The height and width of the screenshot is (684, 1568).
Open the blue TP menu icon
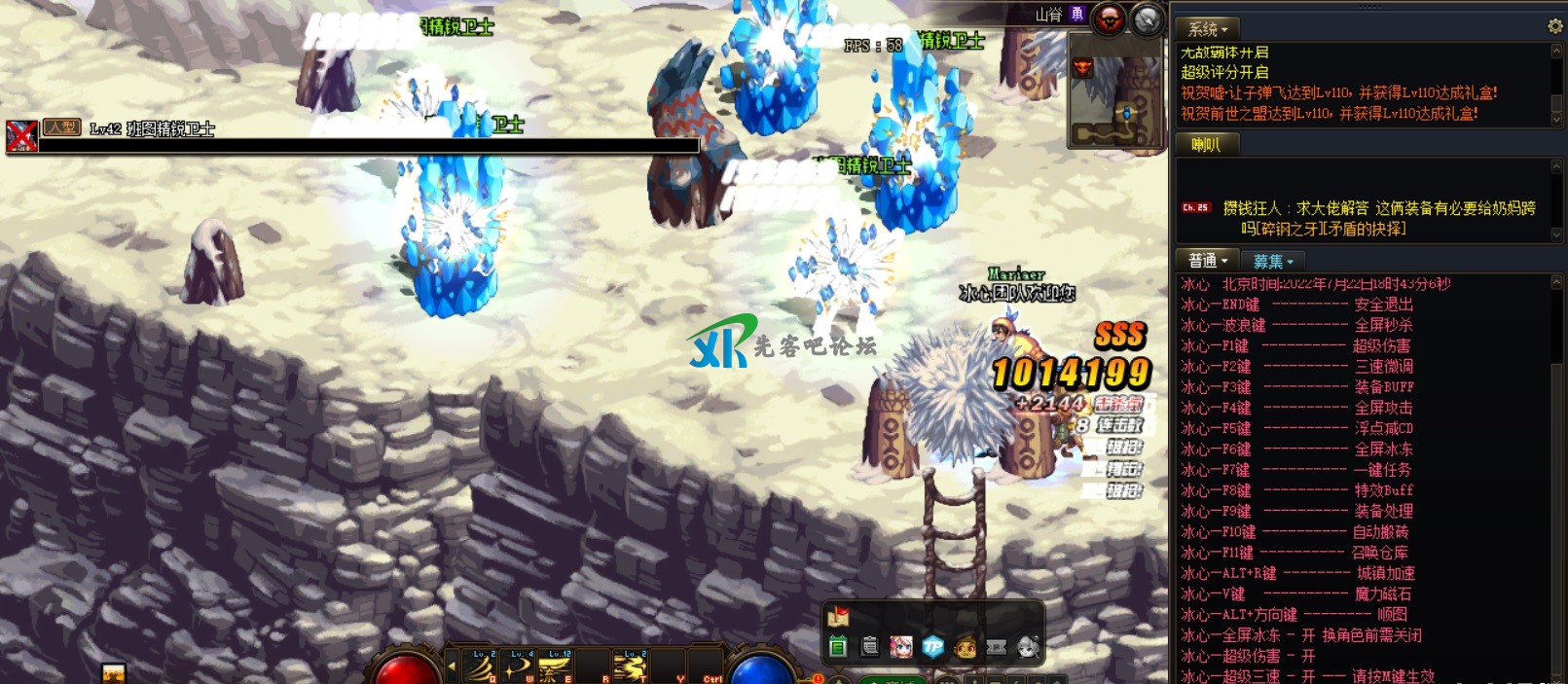click(x=932, y=646)
